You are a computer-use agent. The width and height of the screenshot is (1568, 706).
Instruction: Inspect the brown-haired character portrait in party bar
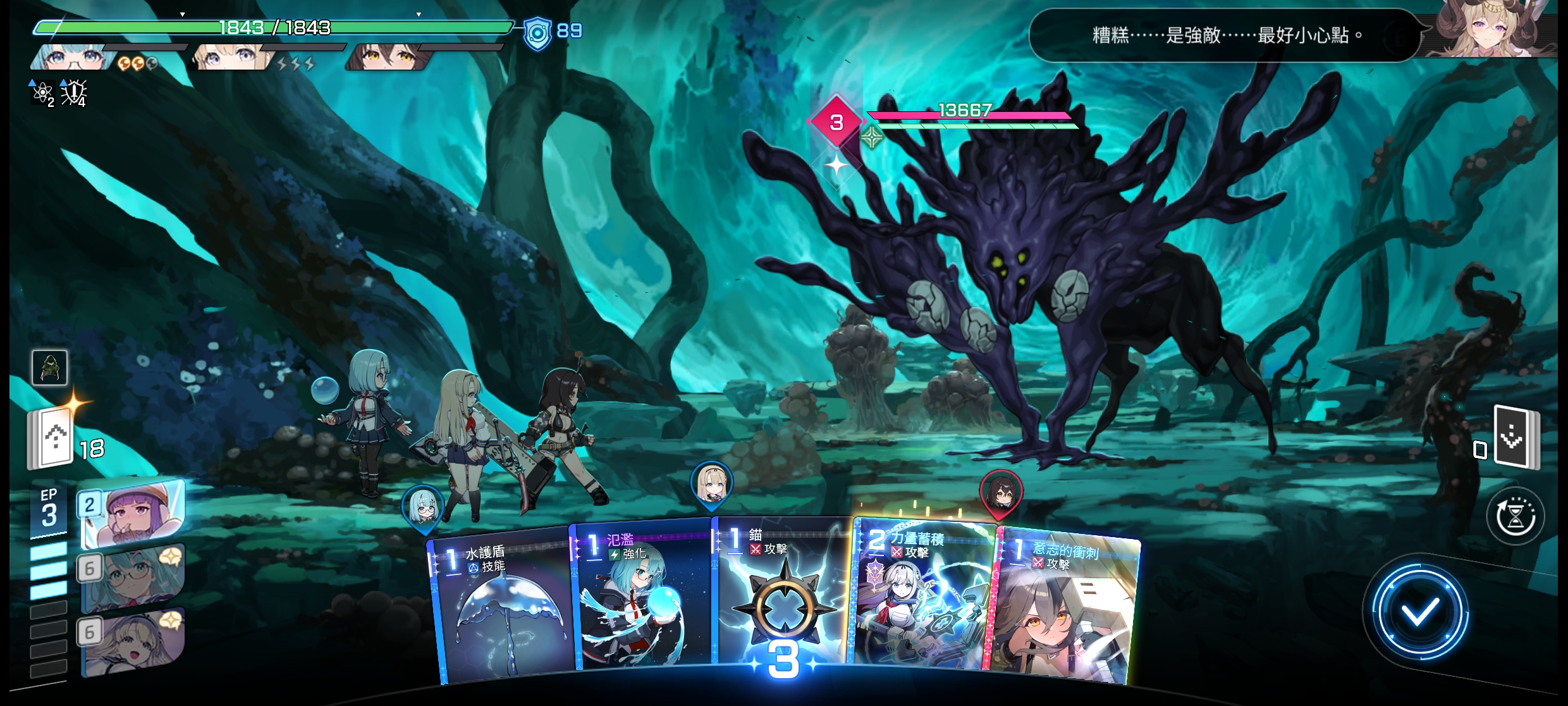[x=387, y=58]
